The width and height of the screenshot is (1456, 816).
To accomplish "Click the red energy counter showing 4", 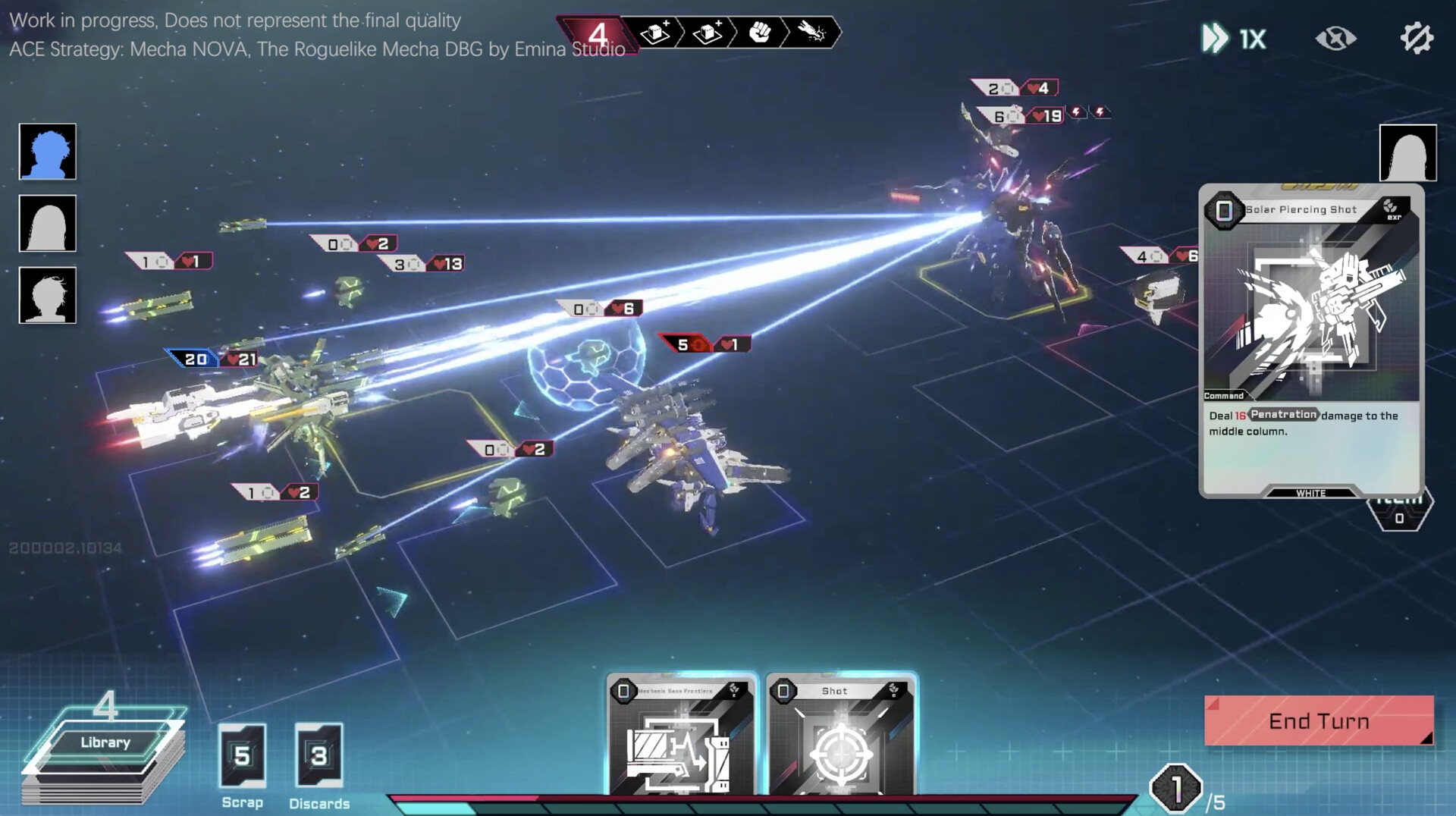I will pyautogui.click(x=598, y=33).
